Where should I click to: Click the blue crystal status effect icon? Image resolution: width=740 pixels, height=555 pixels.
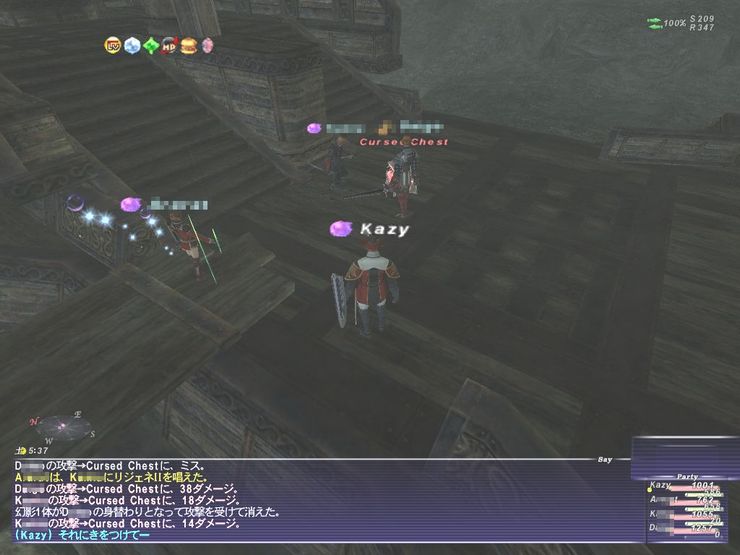coord(132,45)
